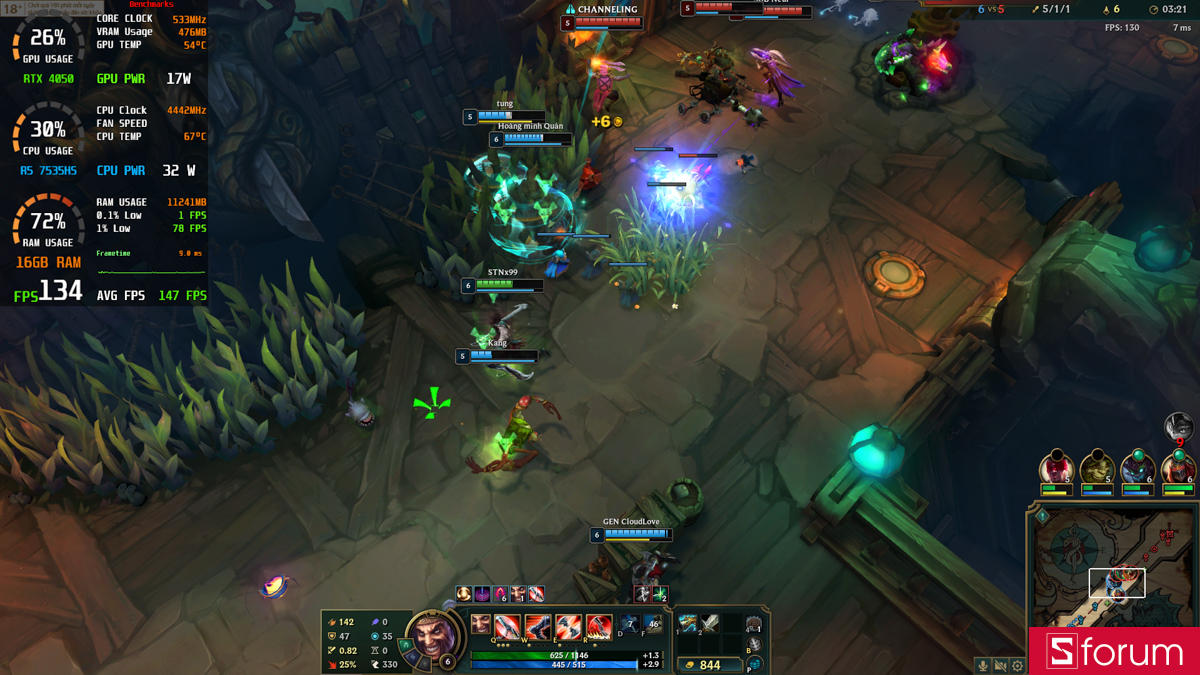Select the green troll ally portrait
Viewport: 1200px width, 675px height.
(1097, 468)
